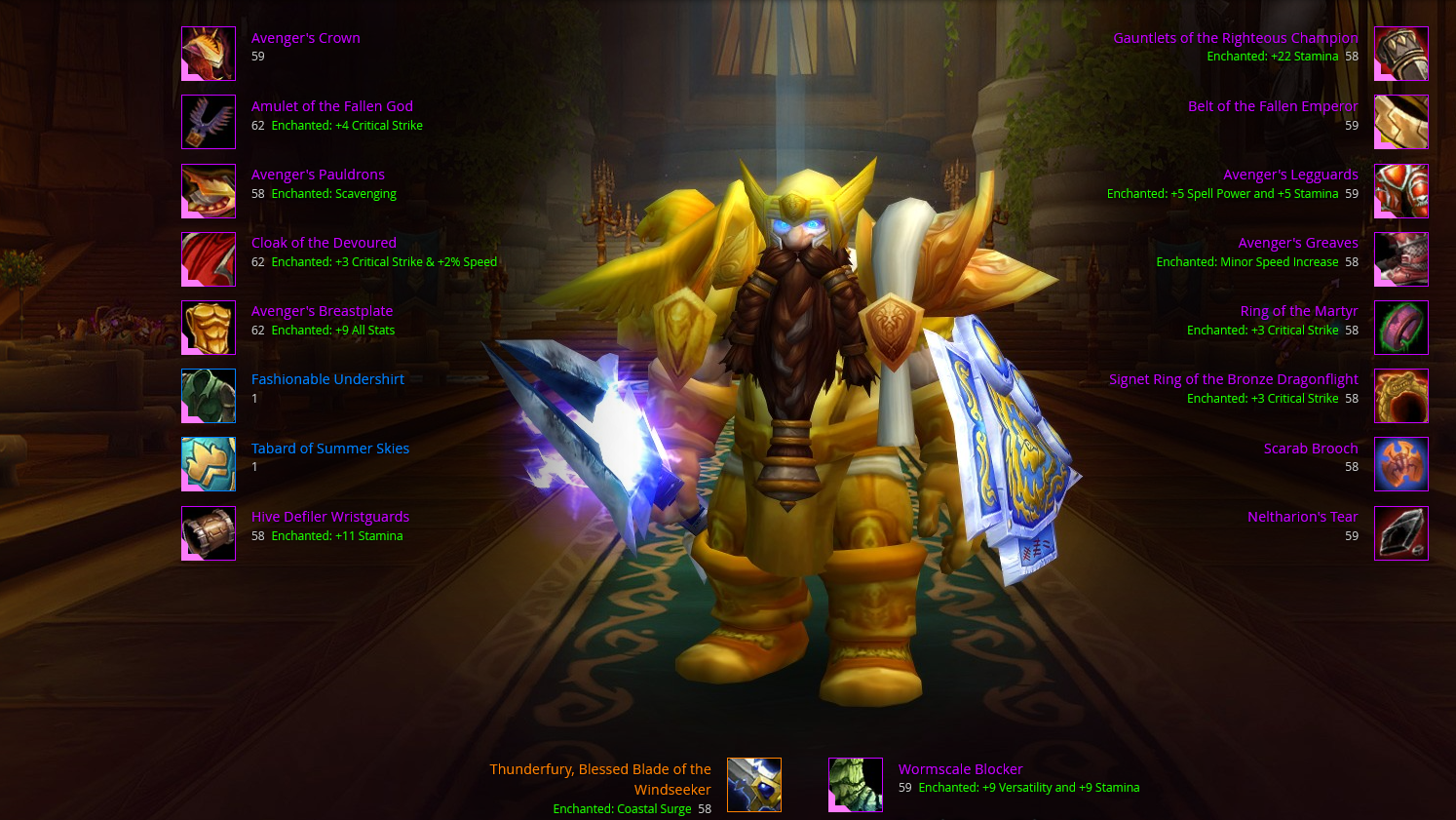Click the Gauntlets of the Righteous Champion icon
1456x820 pixels.
pyautogui.click(x=1400, y=54)
